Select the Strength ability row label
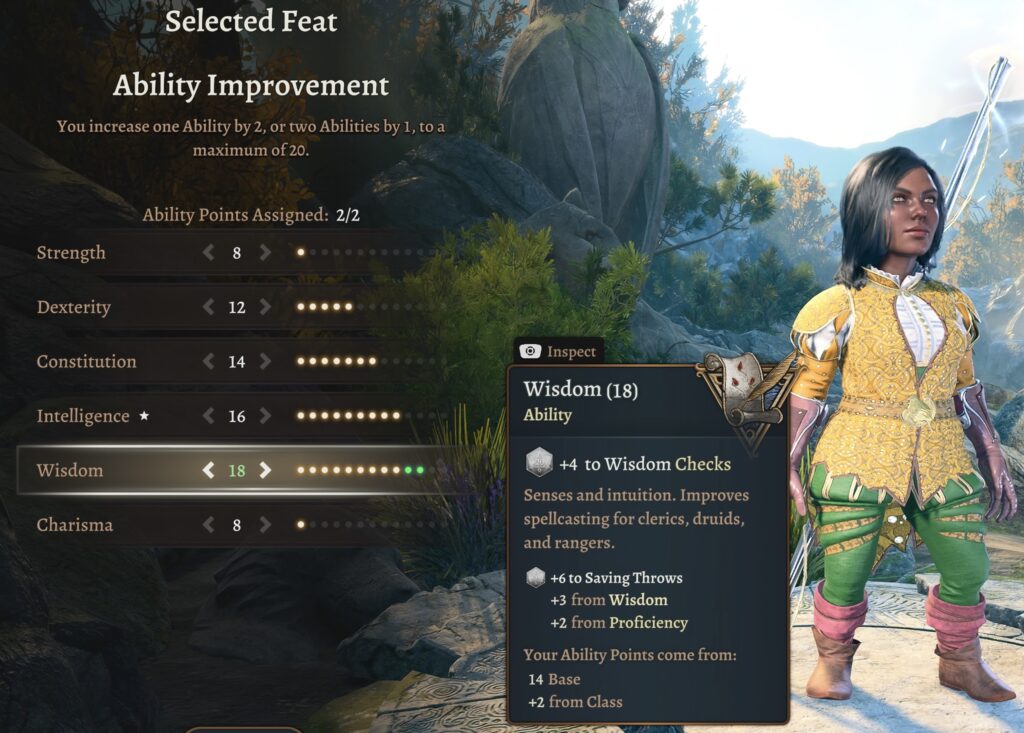Viewport: 1024px width, 733px height. [x=71, y=253]
